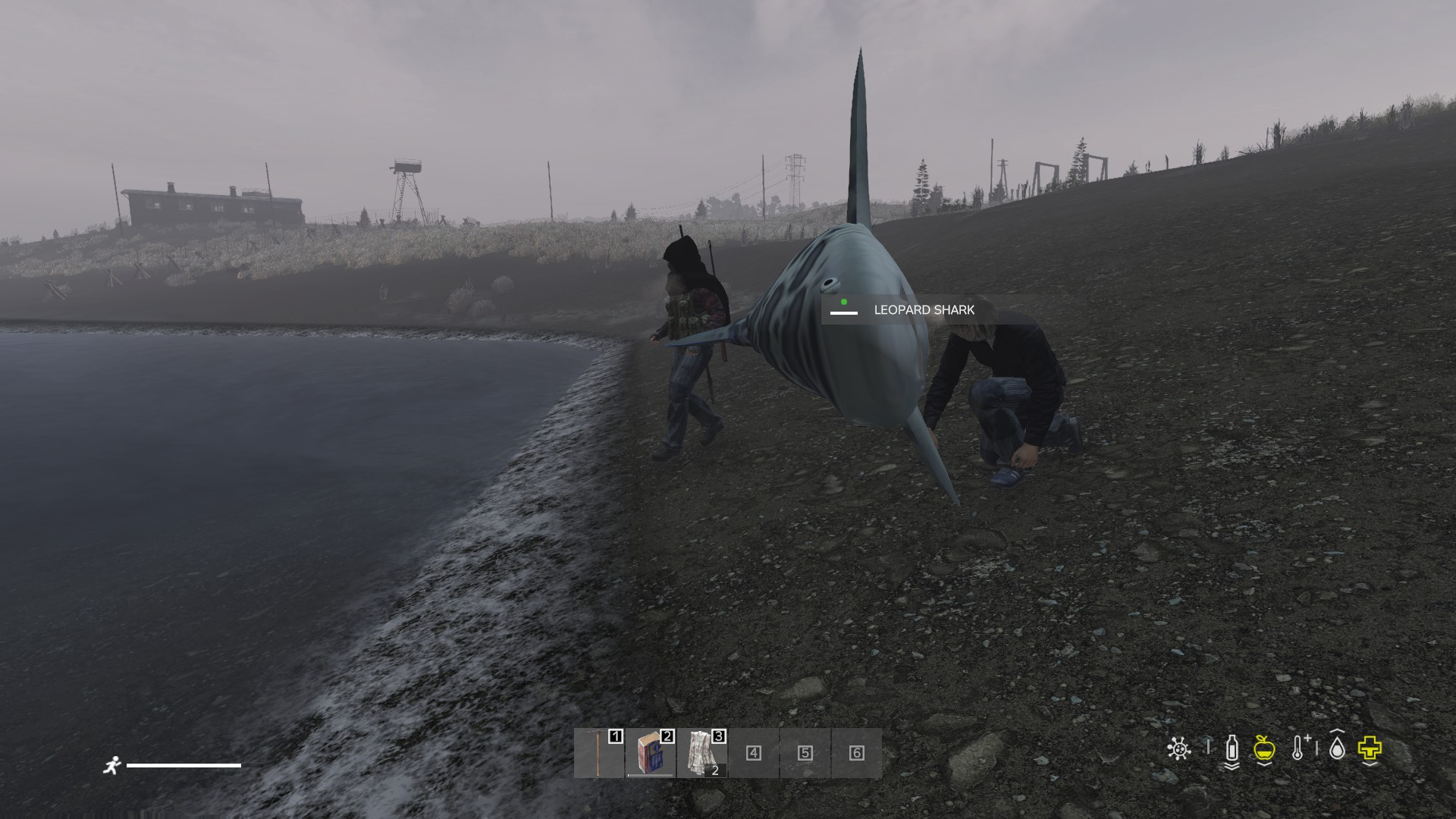
Task: Choose the rags stack in slot 3
Action: (702, 753)
